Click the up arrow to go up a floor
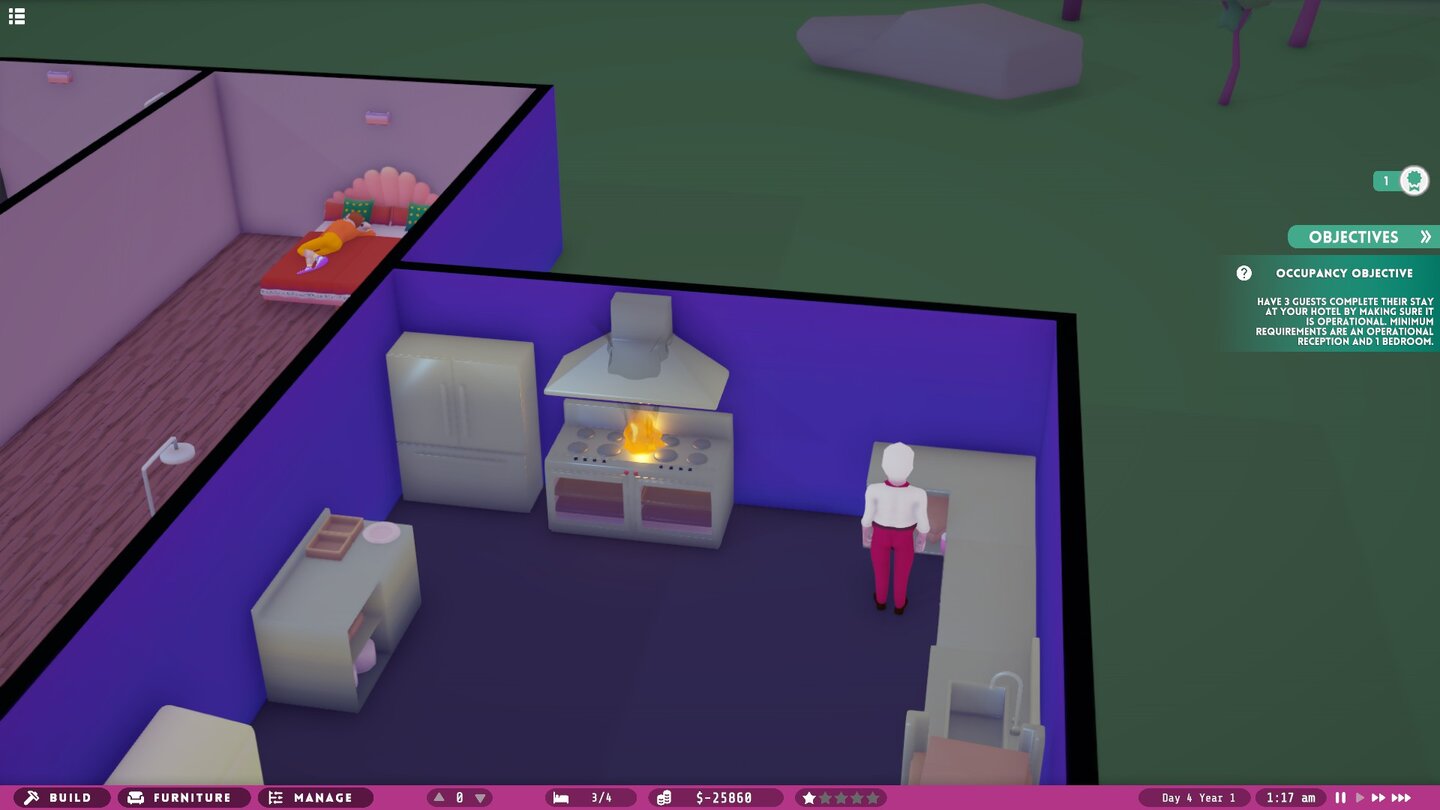This screenshot has width=1440, height=810. pos(438,797)
